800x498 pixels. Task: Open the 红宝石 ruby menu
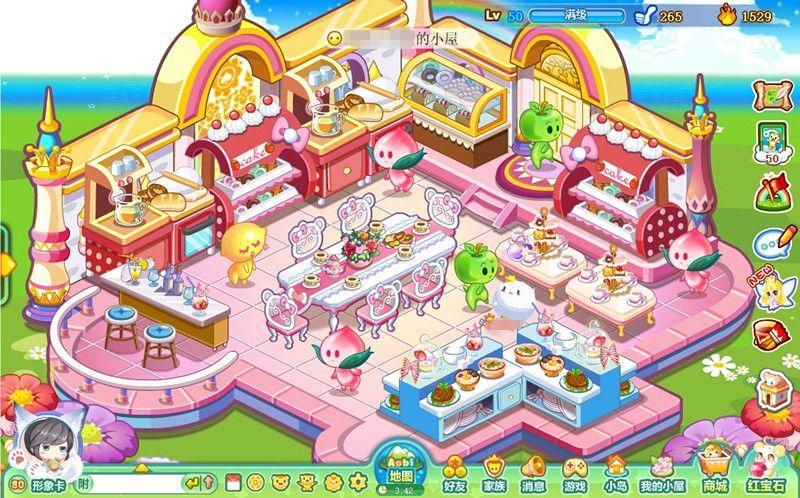pyautogui.click(x=765, y=469)
